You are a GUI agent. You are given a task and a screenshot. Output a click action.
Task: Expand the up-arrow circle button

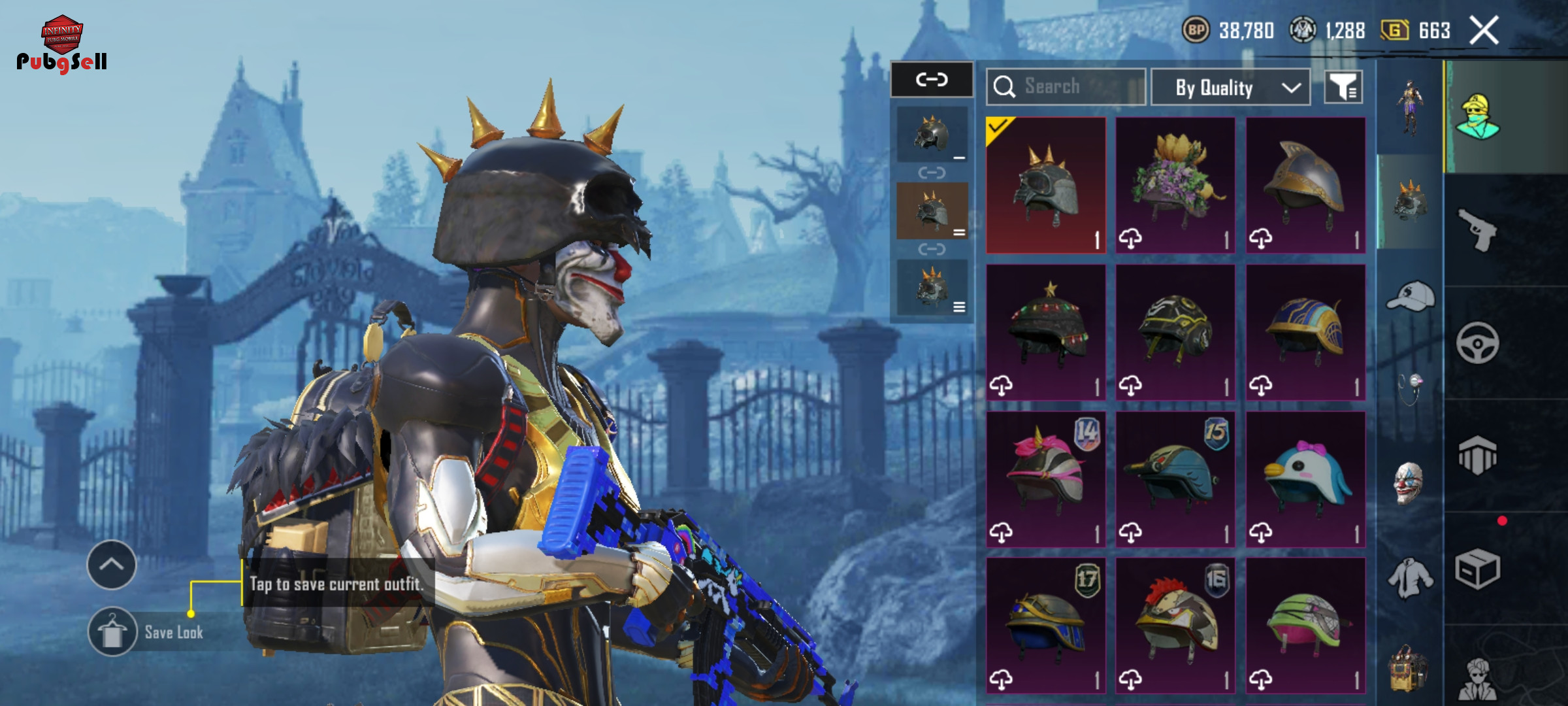tap(112, 565)
